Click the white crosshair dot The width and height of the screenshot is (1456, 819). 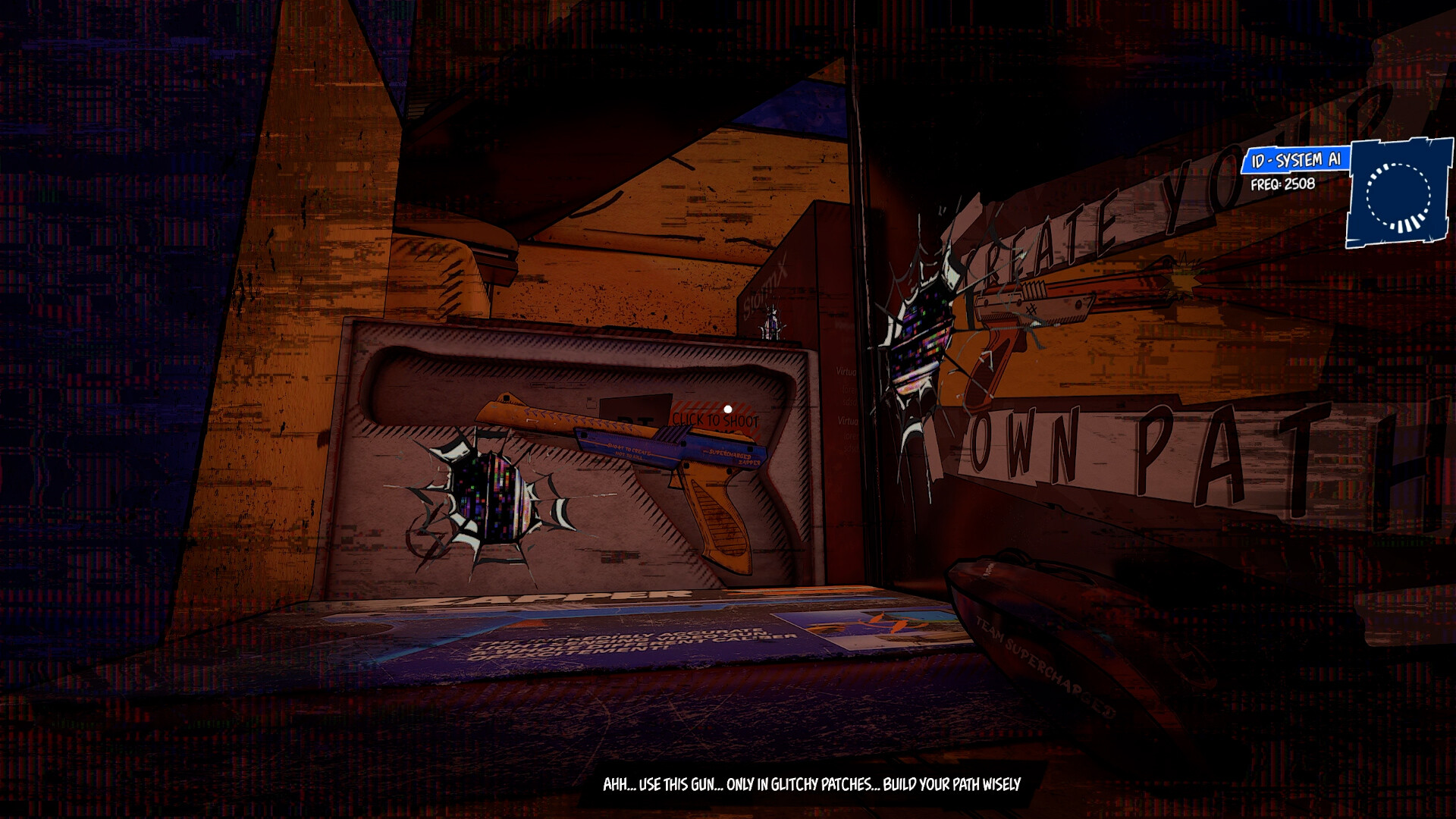click(726, 407)
